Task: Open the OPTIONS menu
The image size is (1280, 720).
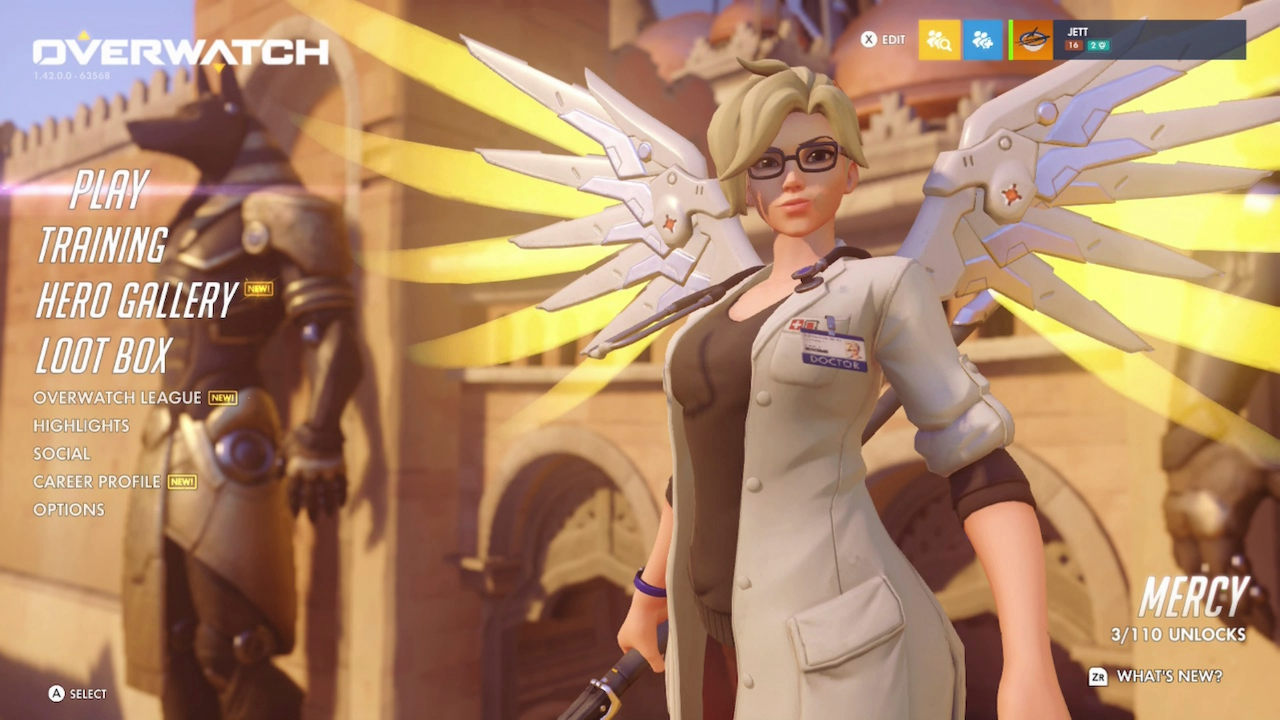Action: pos(69,509)
